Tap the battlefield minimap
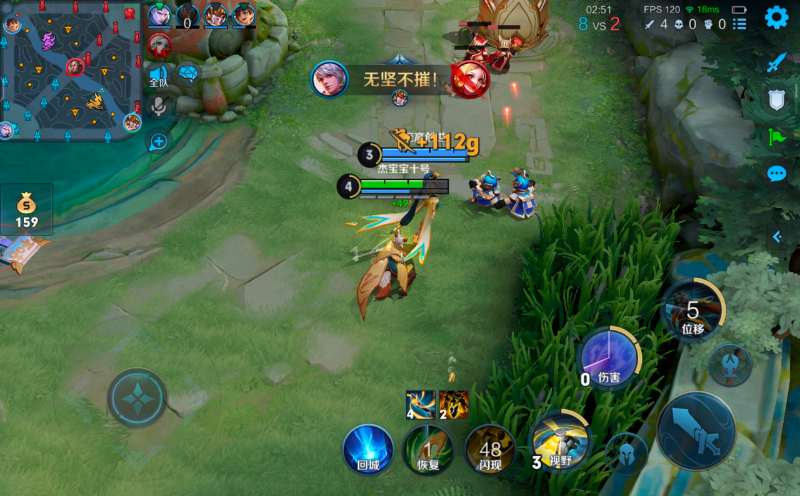Image resolution: width=800 pixels, height=496 pixels. click(72, 70)
